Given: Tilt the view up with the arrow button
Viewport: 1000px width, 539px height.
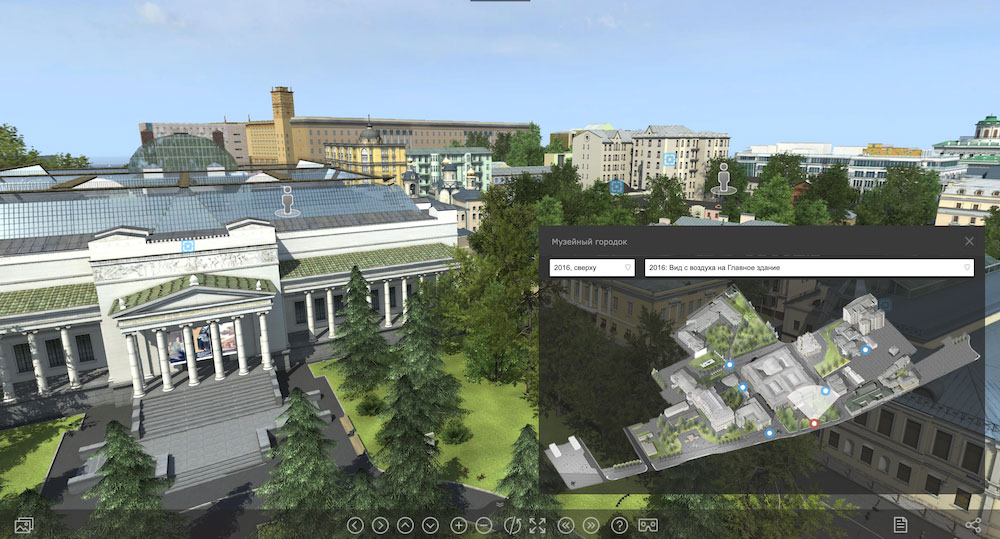Looking at the screenshot, I should pyautogui.click(x=405, y=525).
